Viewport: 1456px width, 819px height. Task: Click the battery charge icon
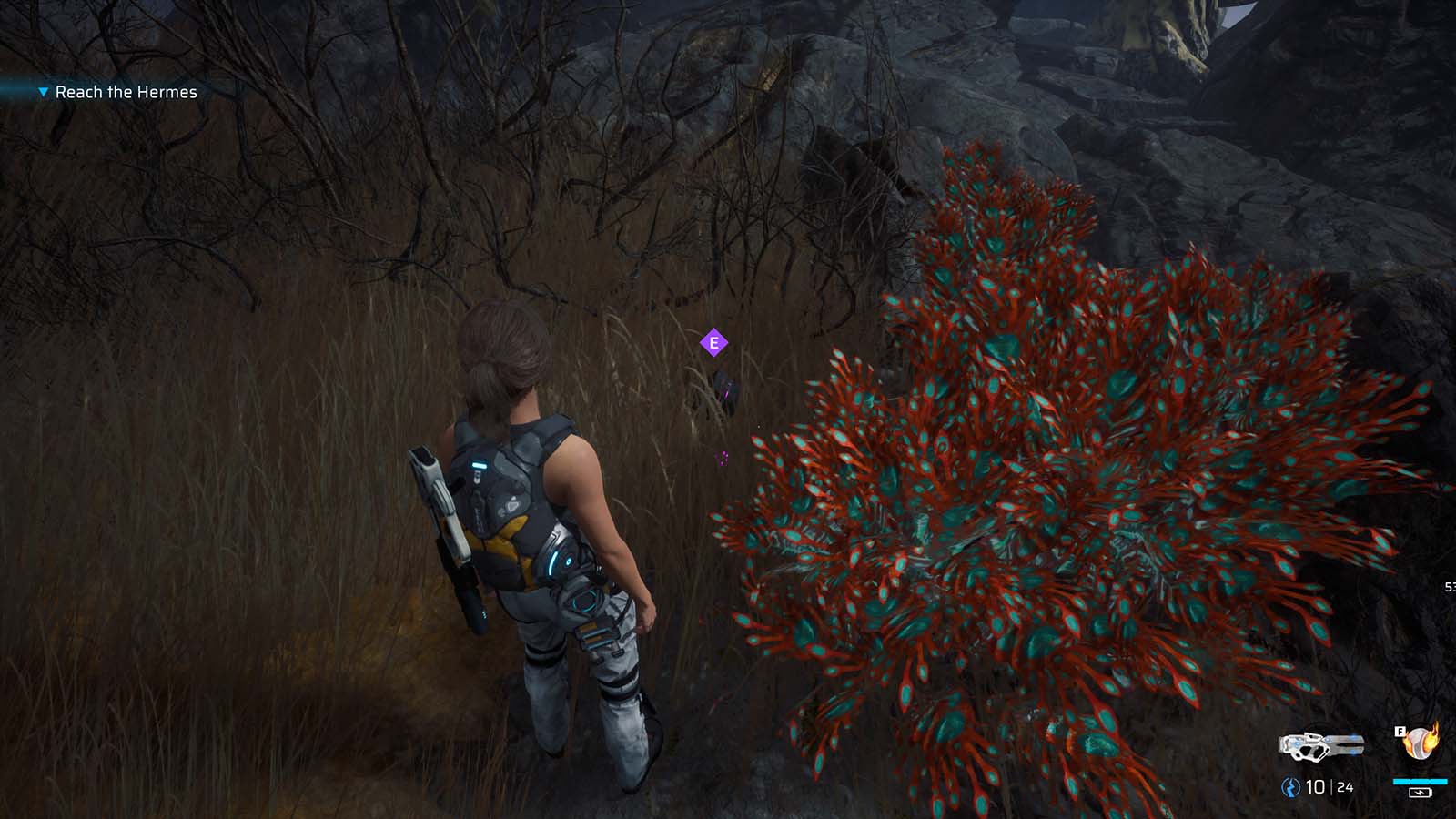pyautogui.click(x=1421, y=794)
